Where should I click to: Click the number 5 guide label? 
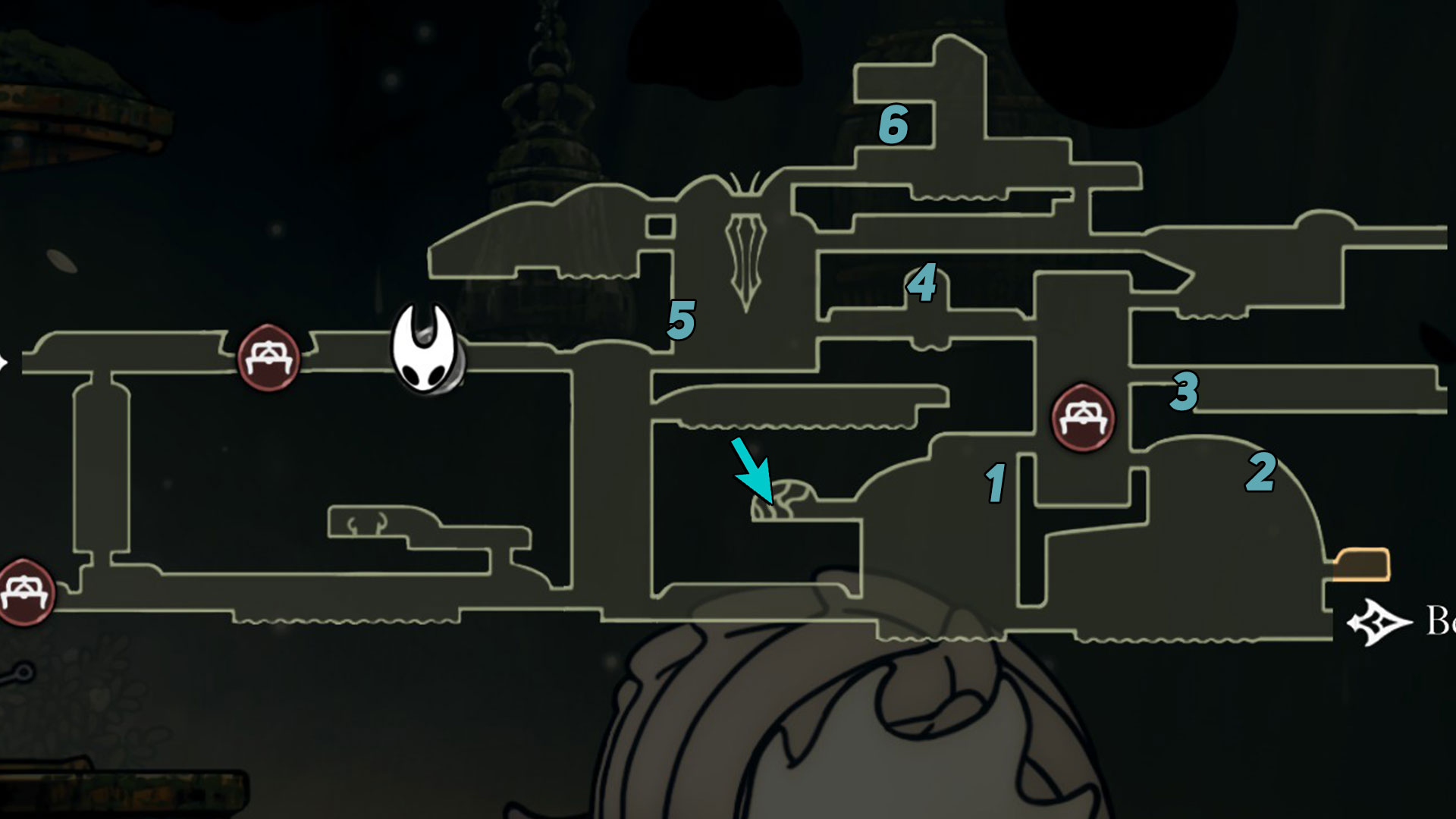(x=680, y=320)
